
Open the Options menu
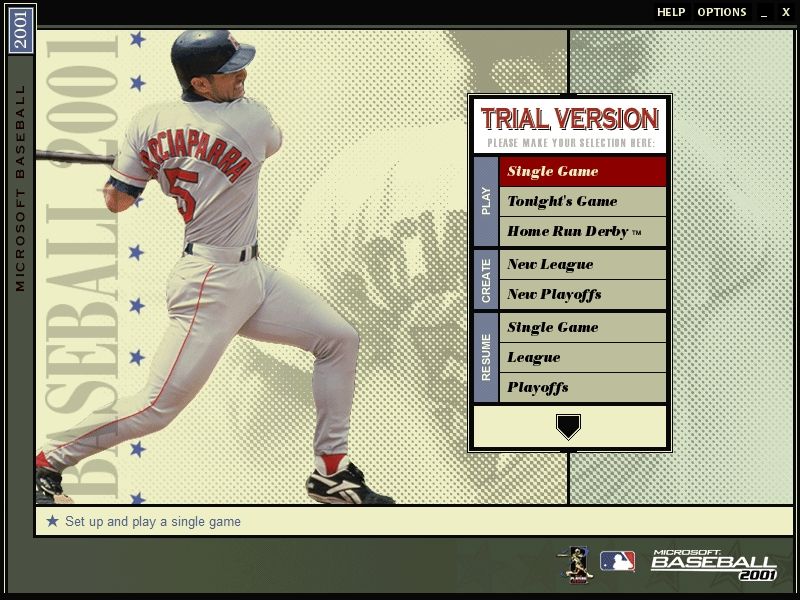tap(722, 12)
